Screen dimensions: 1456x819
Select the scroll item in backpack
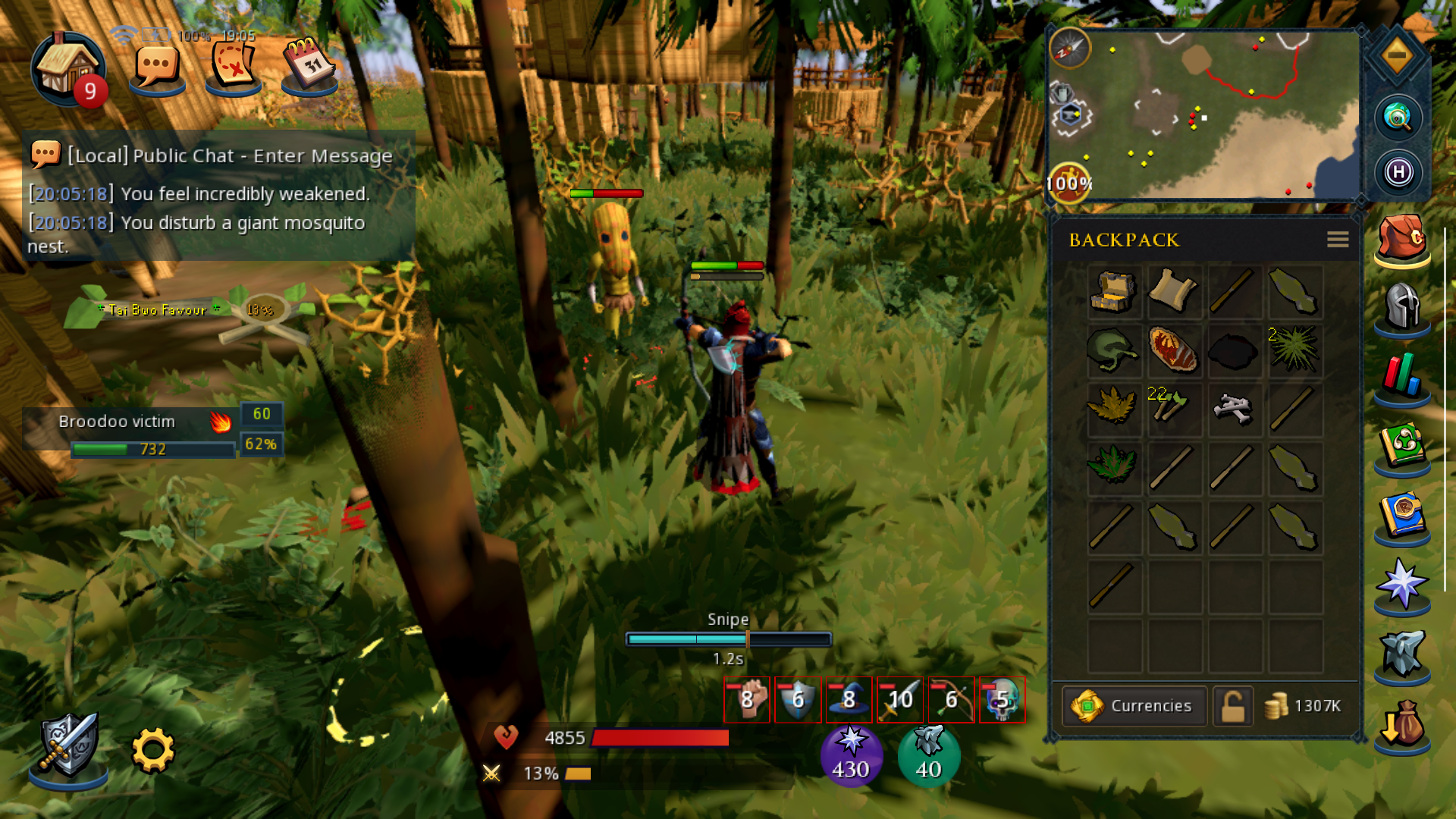1172,292
